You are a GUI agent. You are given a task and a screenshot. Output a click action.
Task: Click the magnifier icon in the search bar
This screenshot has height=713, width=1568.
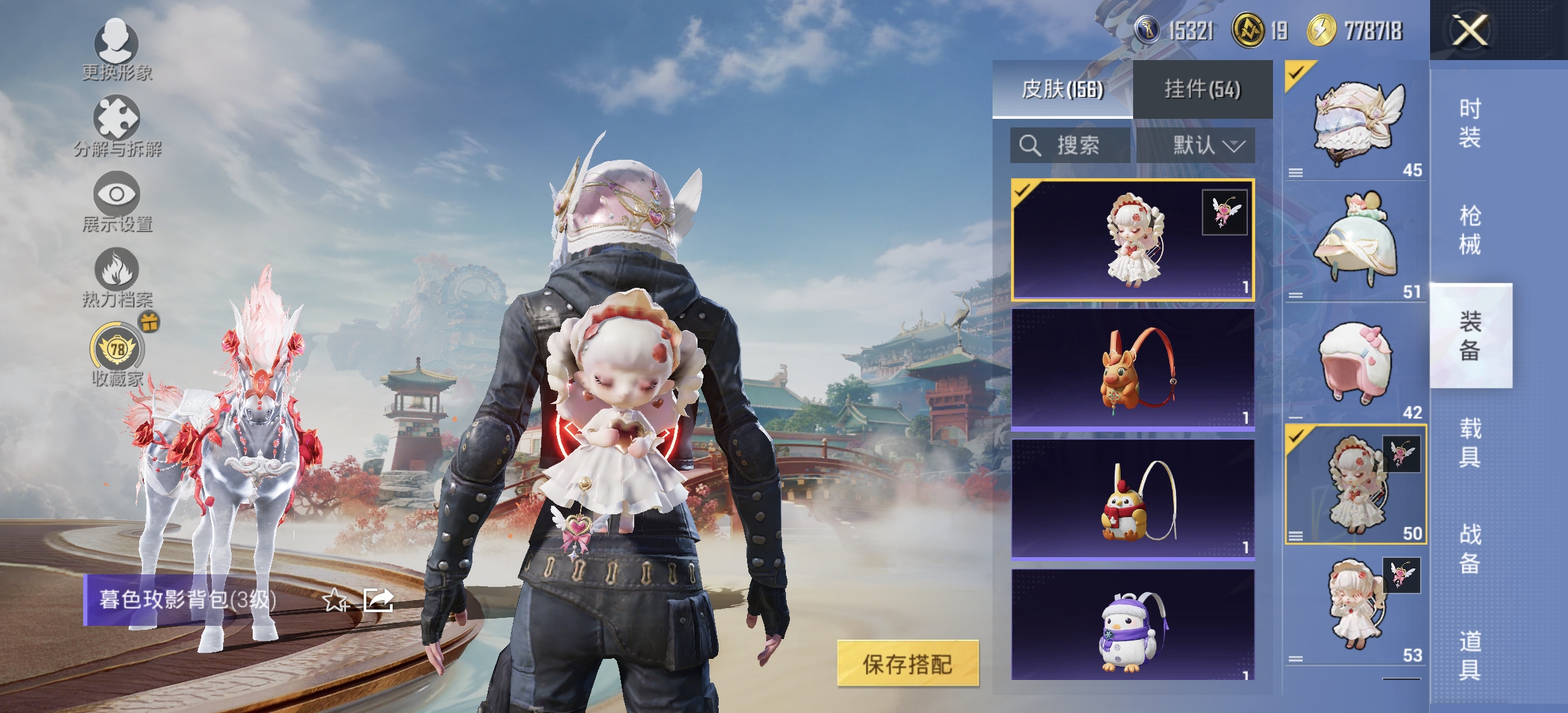tap(1031, 146)
